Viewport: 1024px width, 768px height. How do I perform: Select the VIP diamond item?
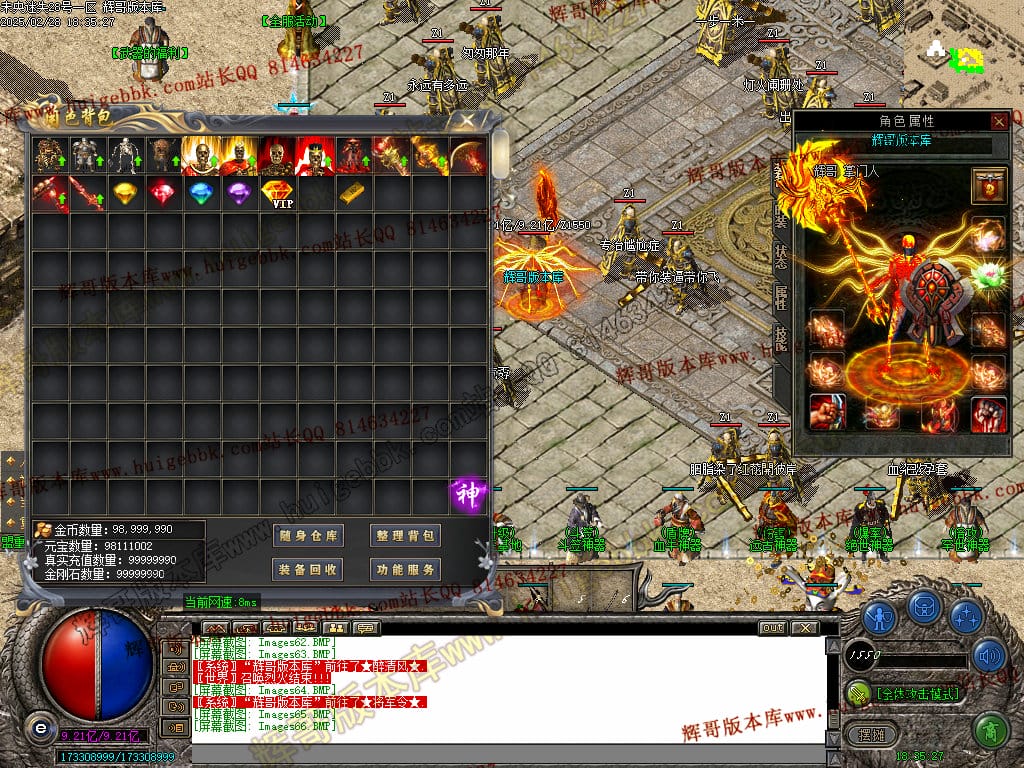point(277,193)
